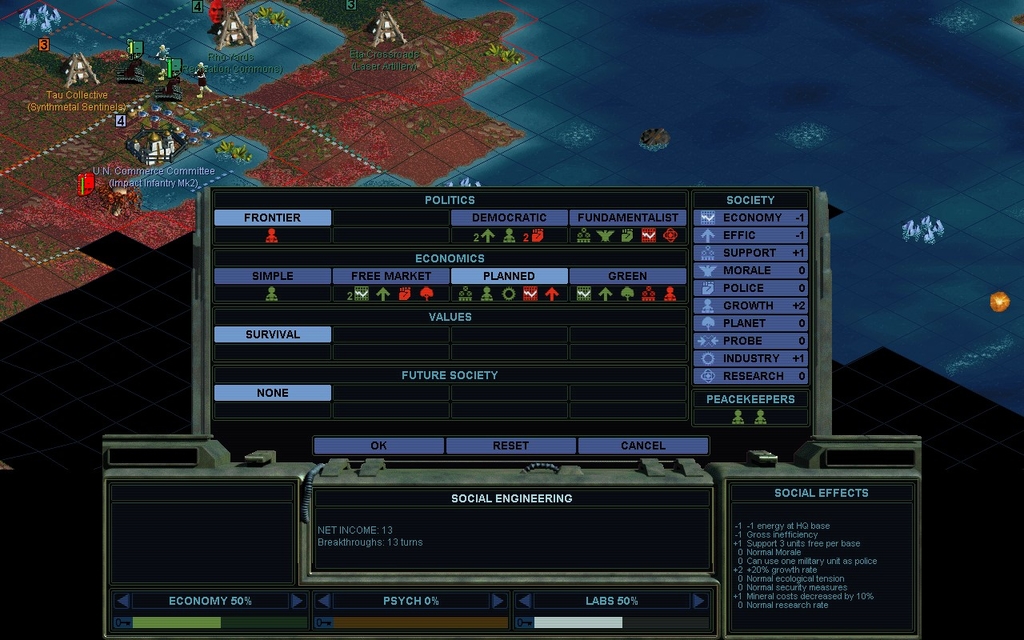
Task: Select the Survival values option
Action: pos(272,335)
